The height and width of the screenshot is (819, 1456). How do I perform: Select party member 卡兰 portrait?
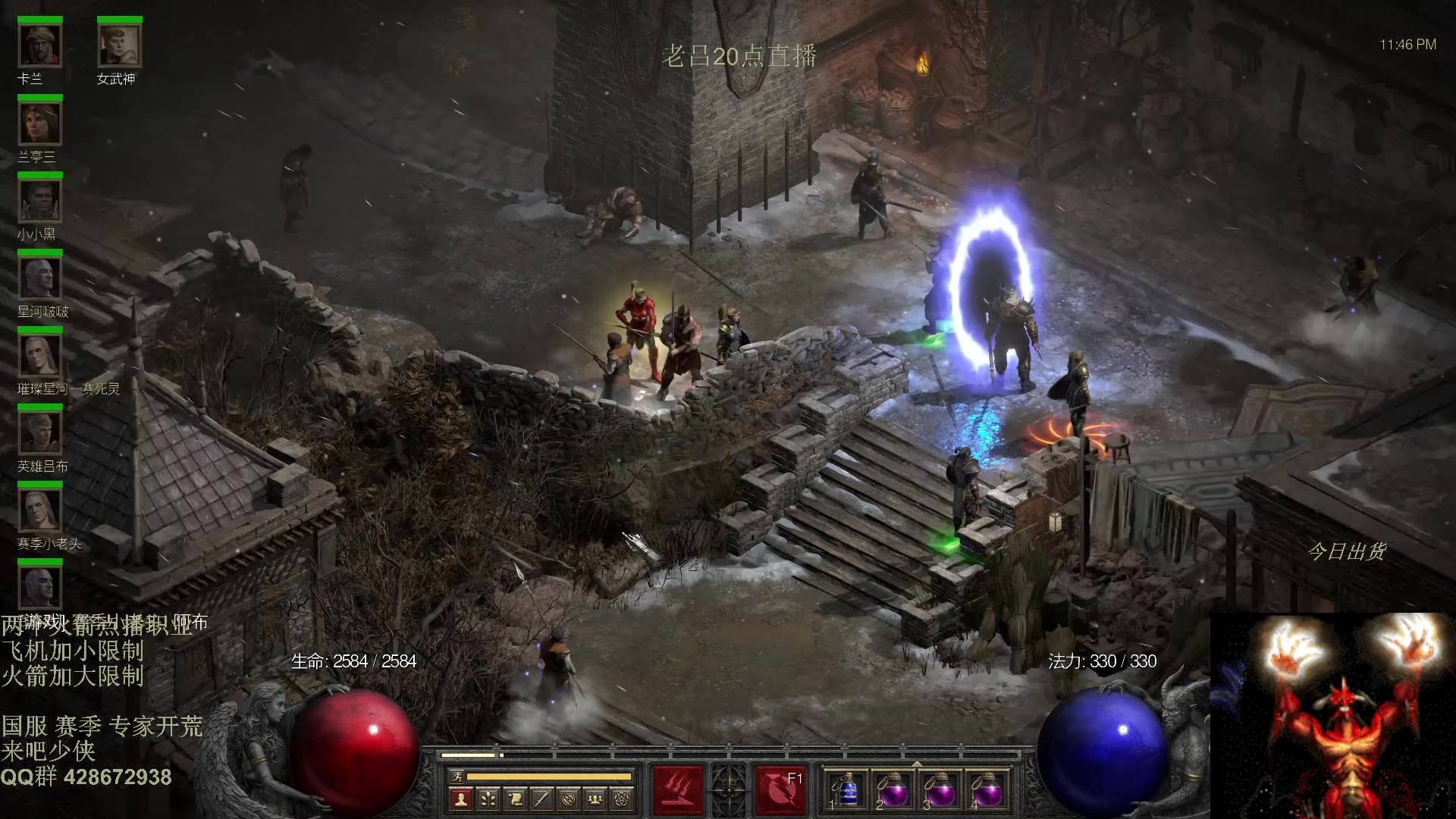coord(39,46)
